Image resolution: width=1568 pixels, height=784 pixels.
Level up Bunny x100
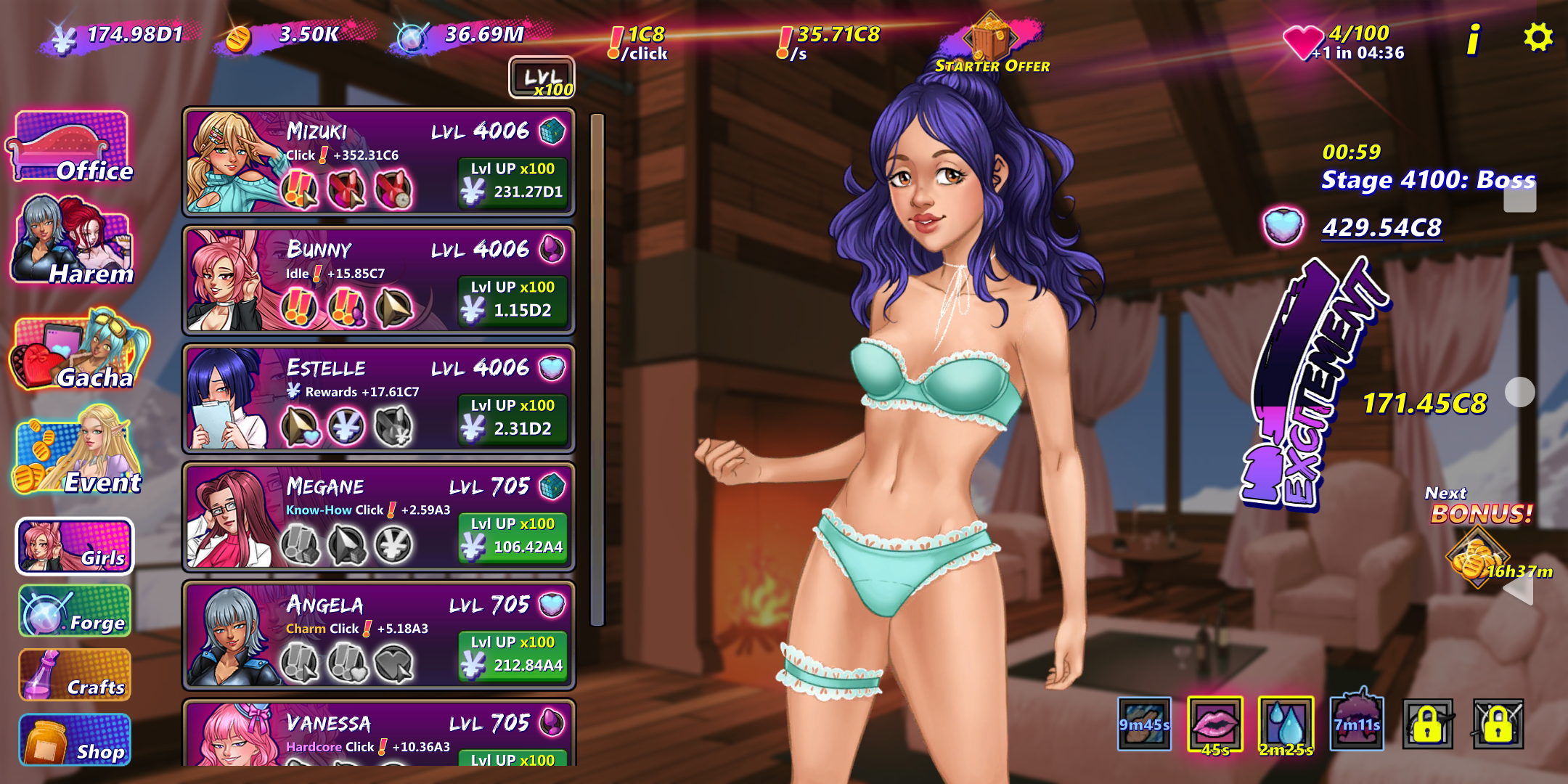coord(513,300)
